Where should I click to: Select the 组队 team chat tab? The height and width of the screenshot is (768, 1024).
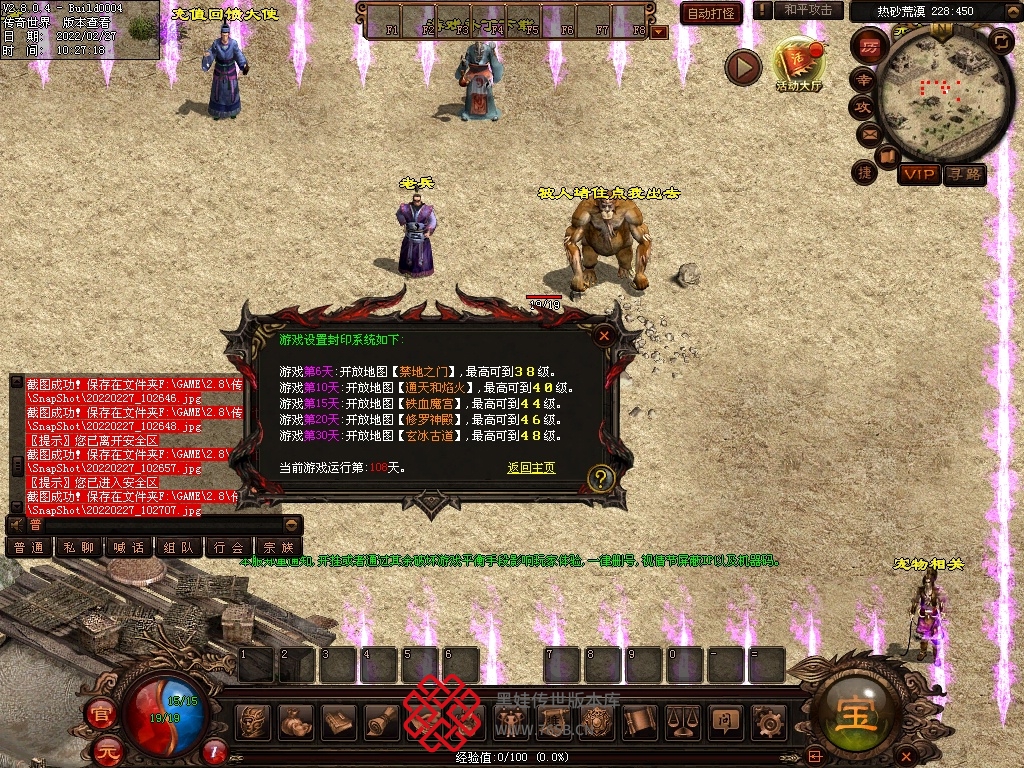180,547
